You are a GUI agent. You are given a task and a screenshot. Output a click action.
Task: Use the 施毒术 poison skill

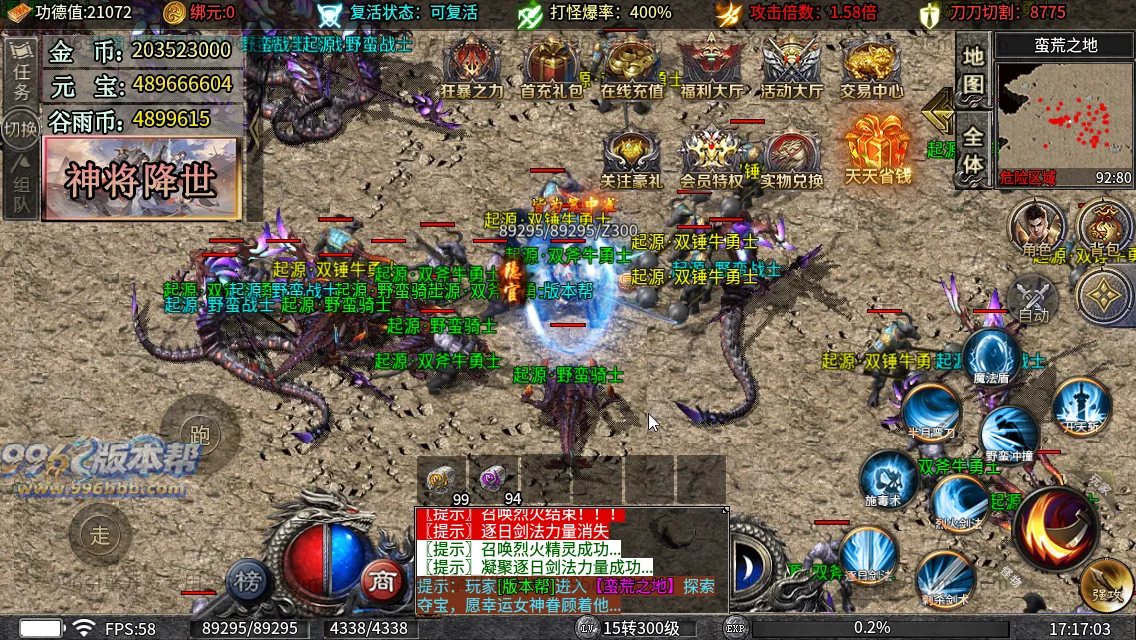point(888,478)
